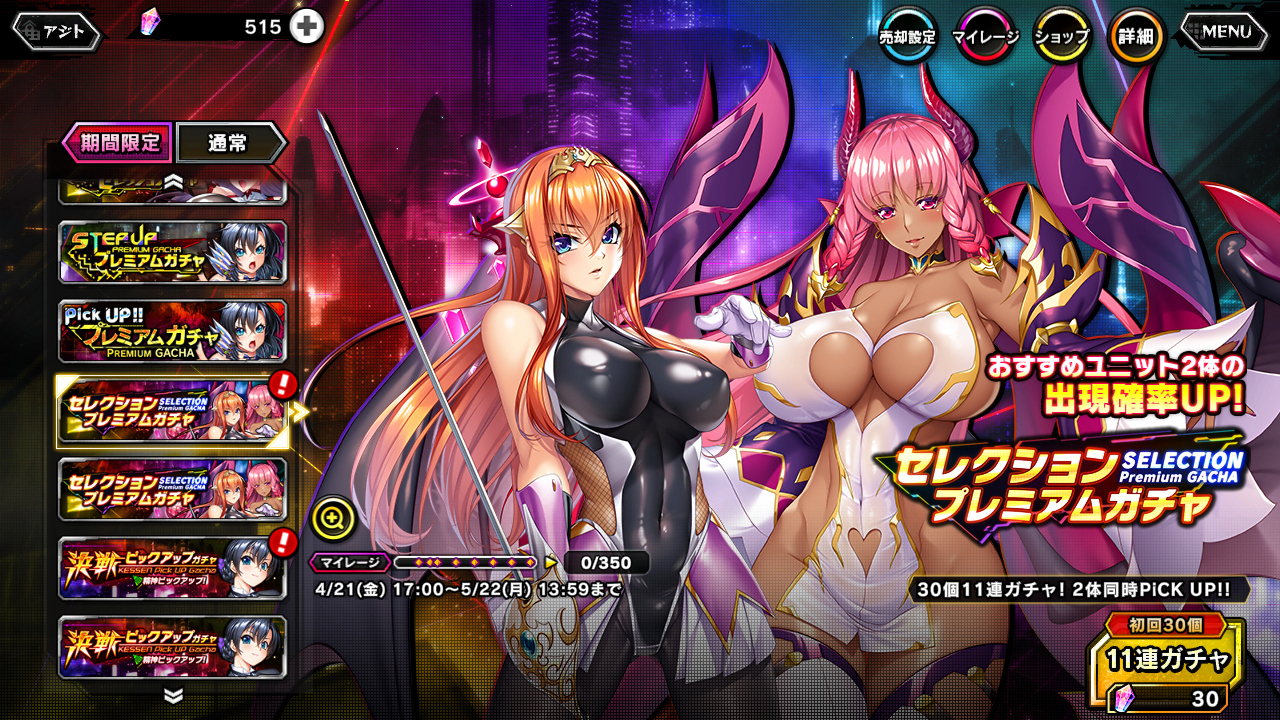Choose the Pick UP!! Premium Gacha banner
The height and width of the screenshot is (720, 1280).
(172, 331)
